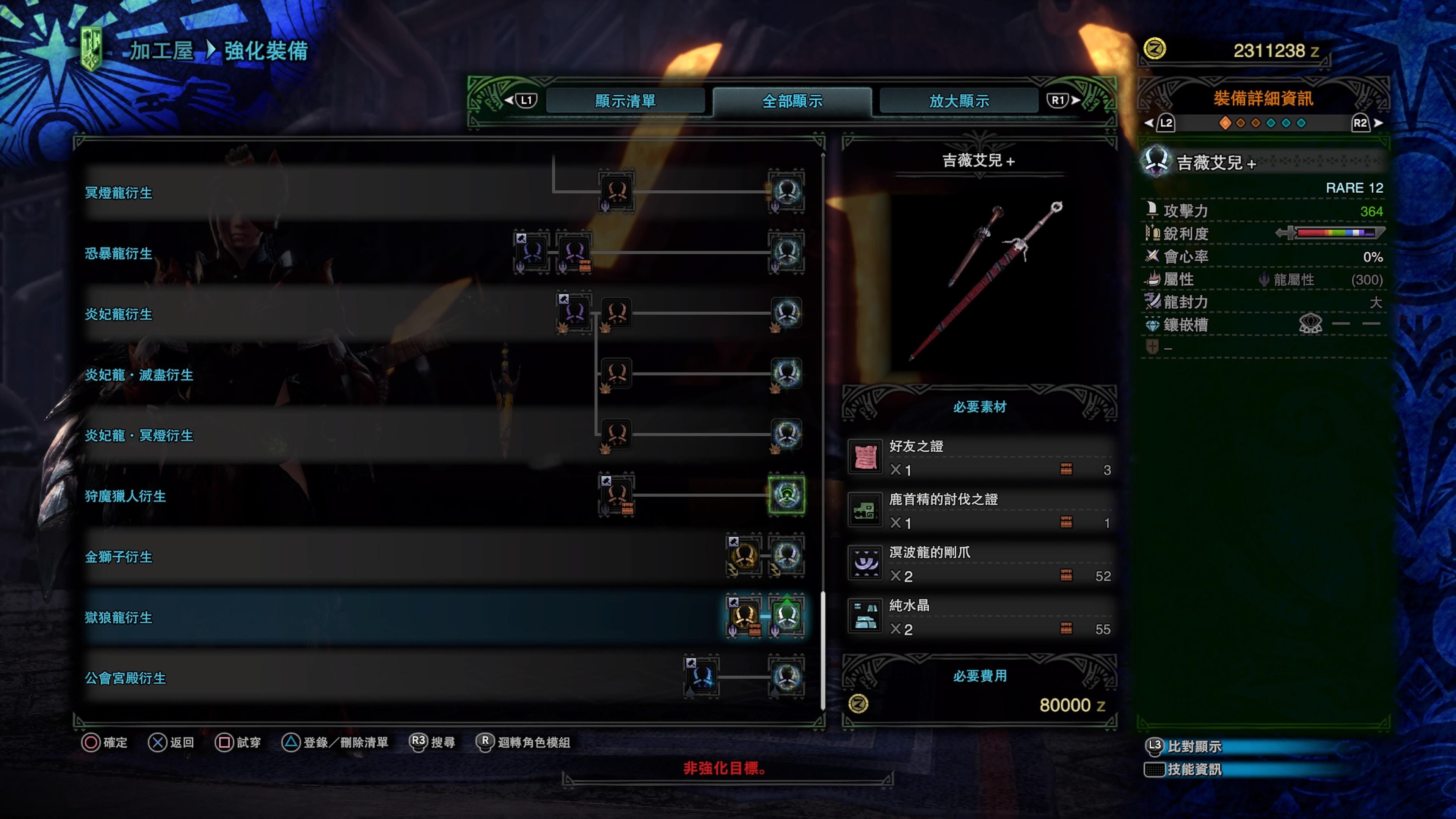Select the 全部顯示 tab
Viewport: 1456px width, 819px height.
792,101
